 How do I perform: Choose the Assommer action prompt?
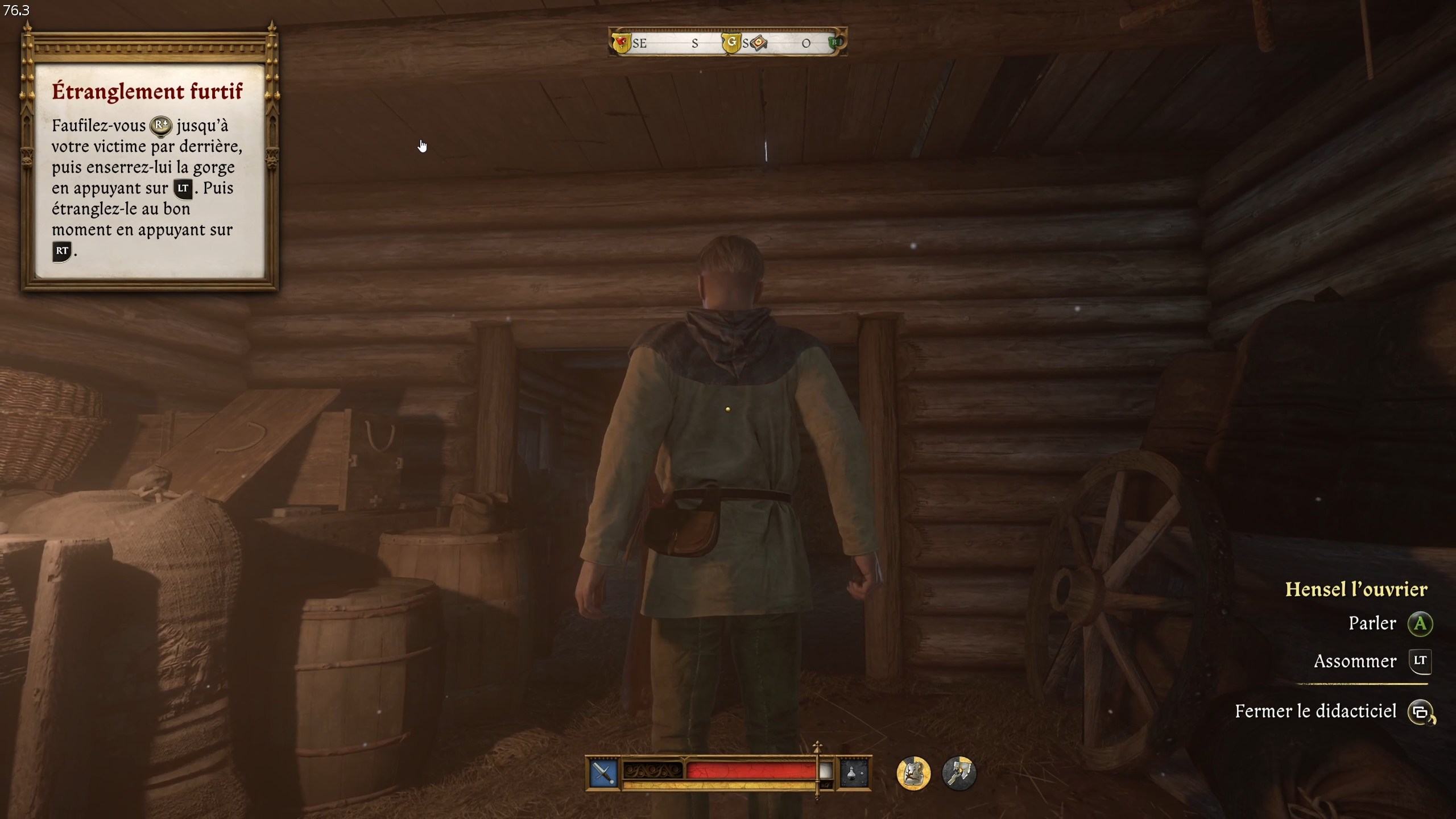click(1355, 661)
